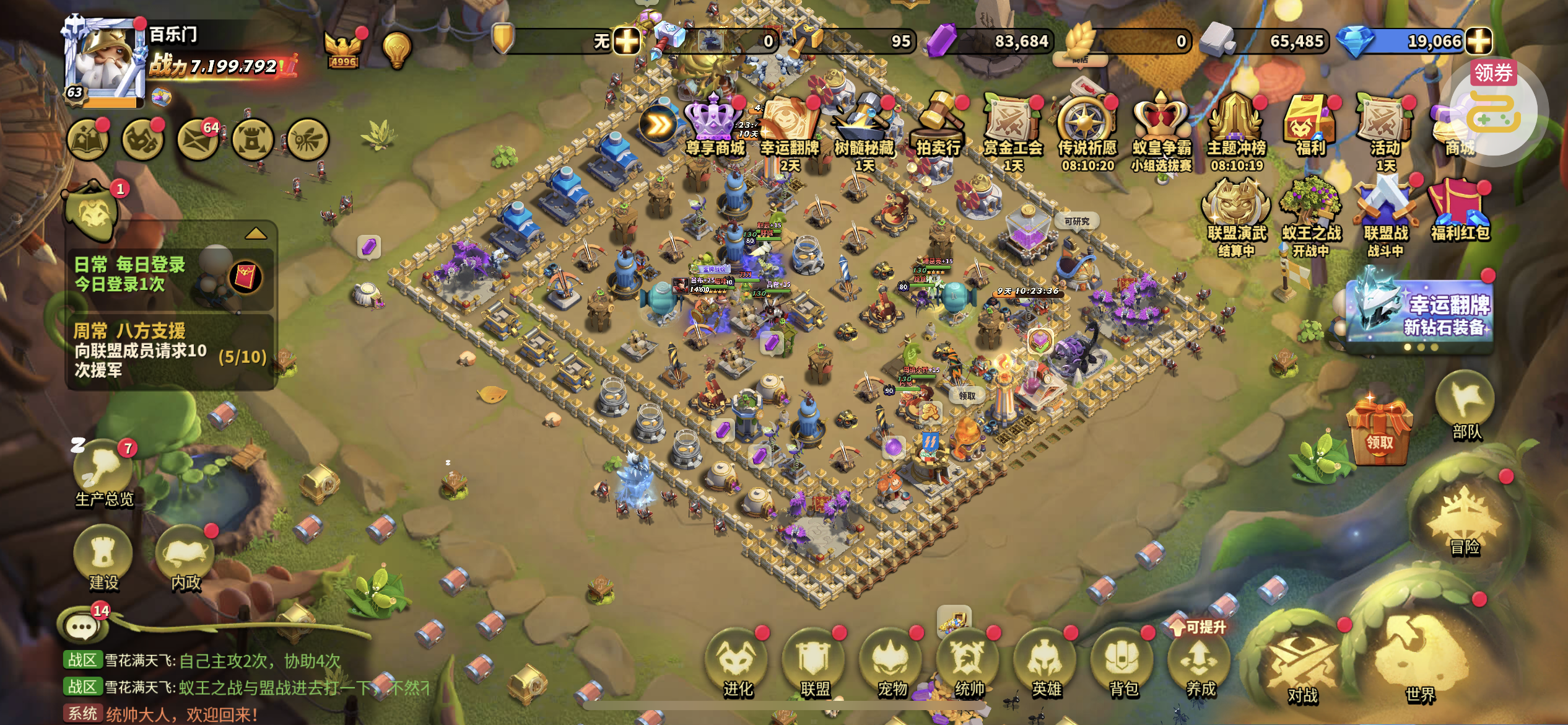Open the 进化 evolution menu
1568x725 pixels.
pos(737,663)
